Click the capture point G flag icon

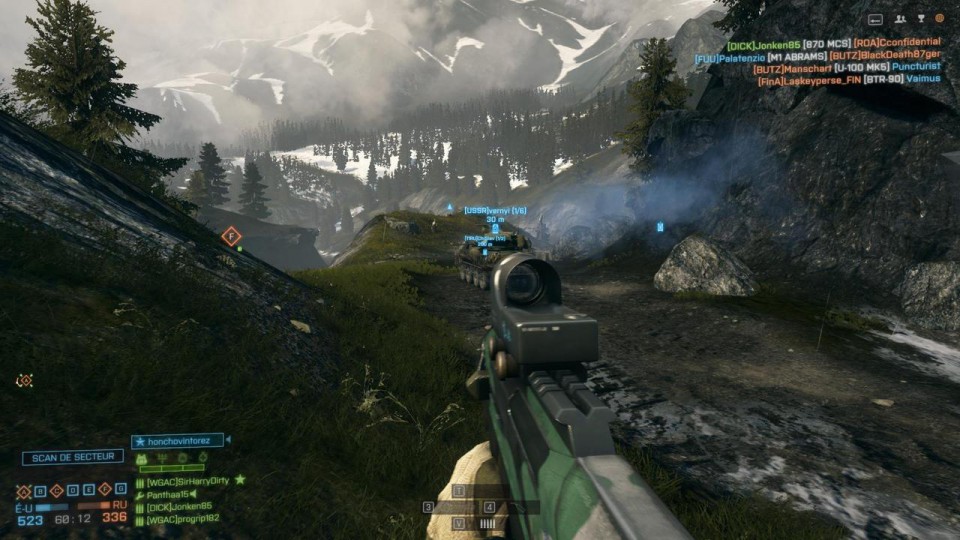(121, 492)
